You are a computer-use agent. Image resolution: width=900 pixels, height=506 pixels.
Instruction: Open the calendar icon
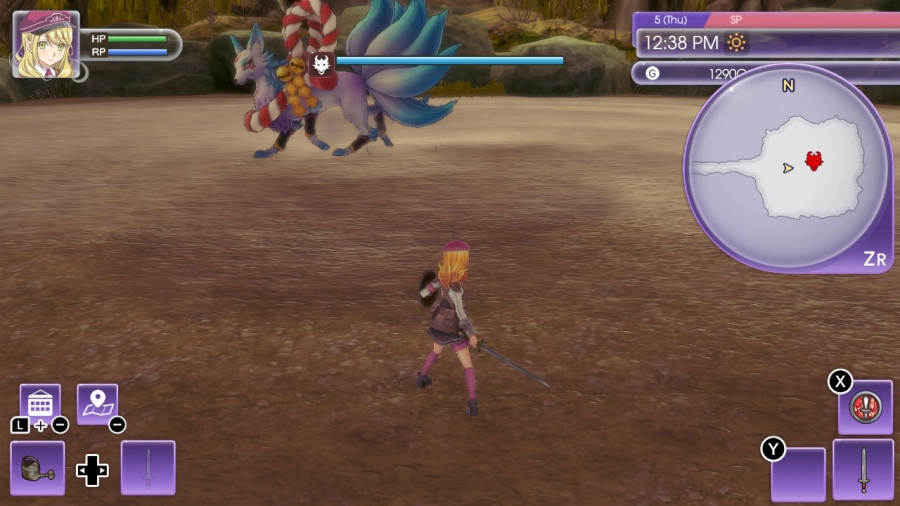coord(40,403)
